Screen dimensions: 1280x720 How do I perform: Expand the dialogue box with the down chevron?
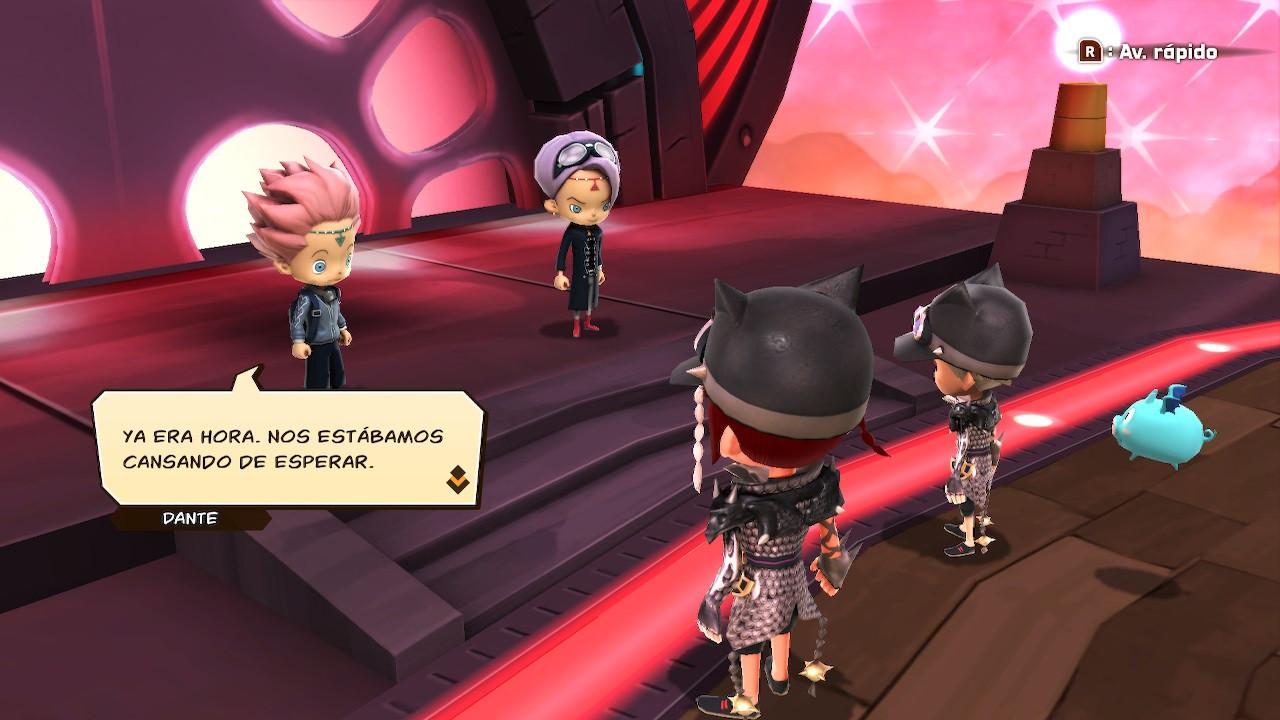point(456,480)
